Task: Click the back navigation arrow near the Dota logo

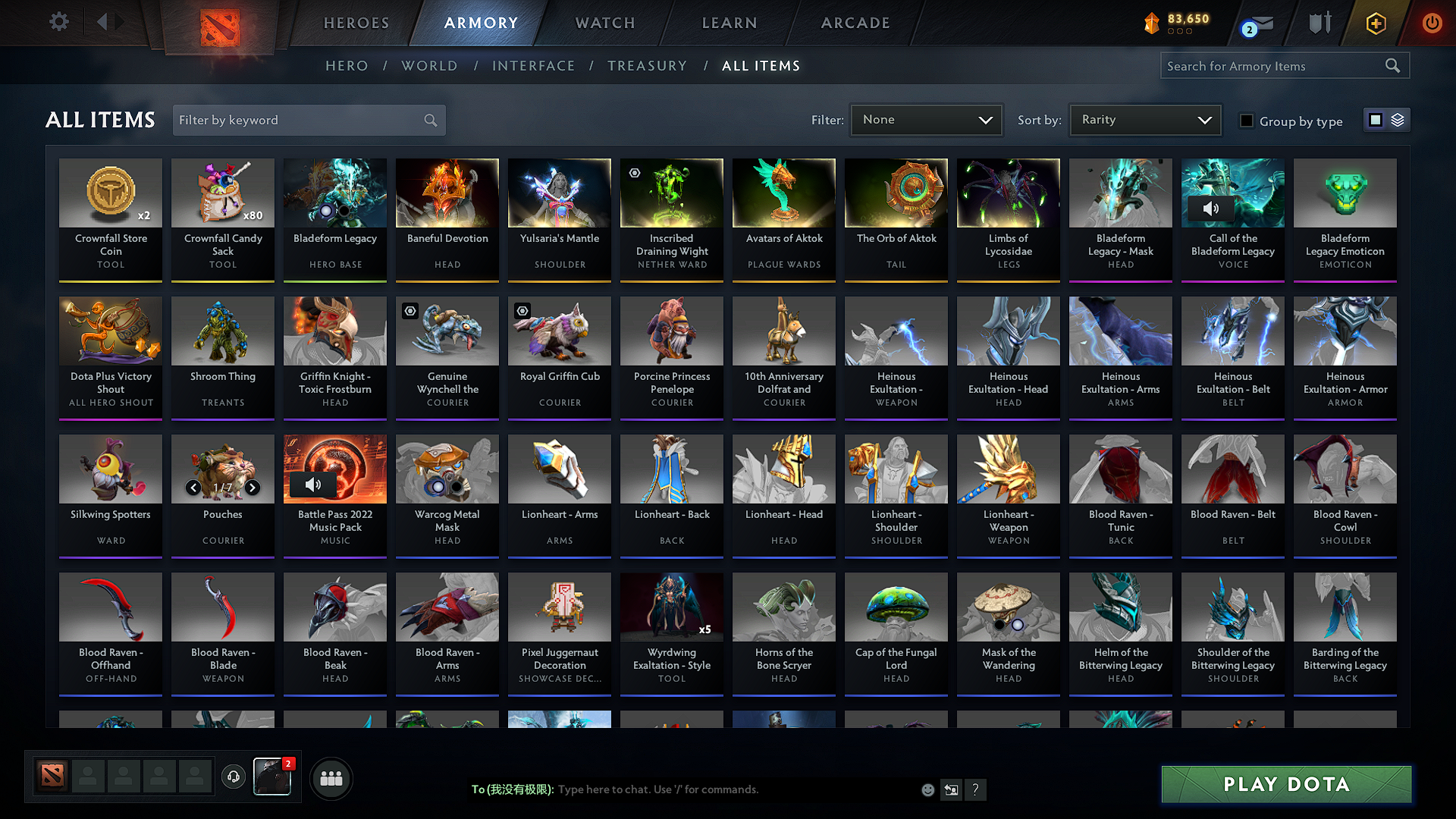Action: click(x=103, y=21)
